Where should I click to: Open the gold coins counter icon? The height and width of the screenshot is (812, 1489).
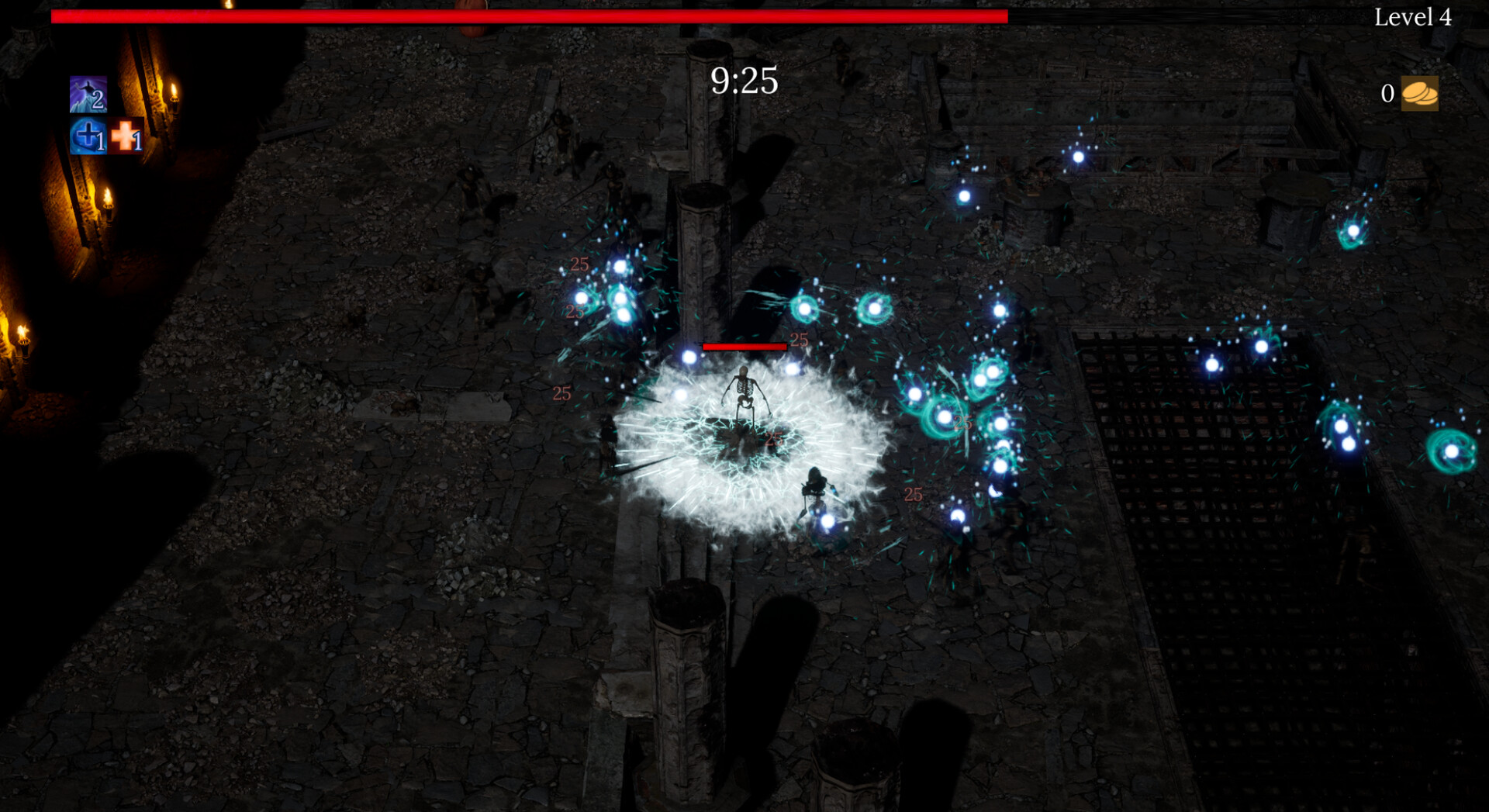point(1421,93)
